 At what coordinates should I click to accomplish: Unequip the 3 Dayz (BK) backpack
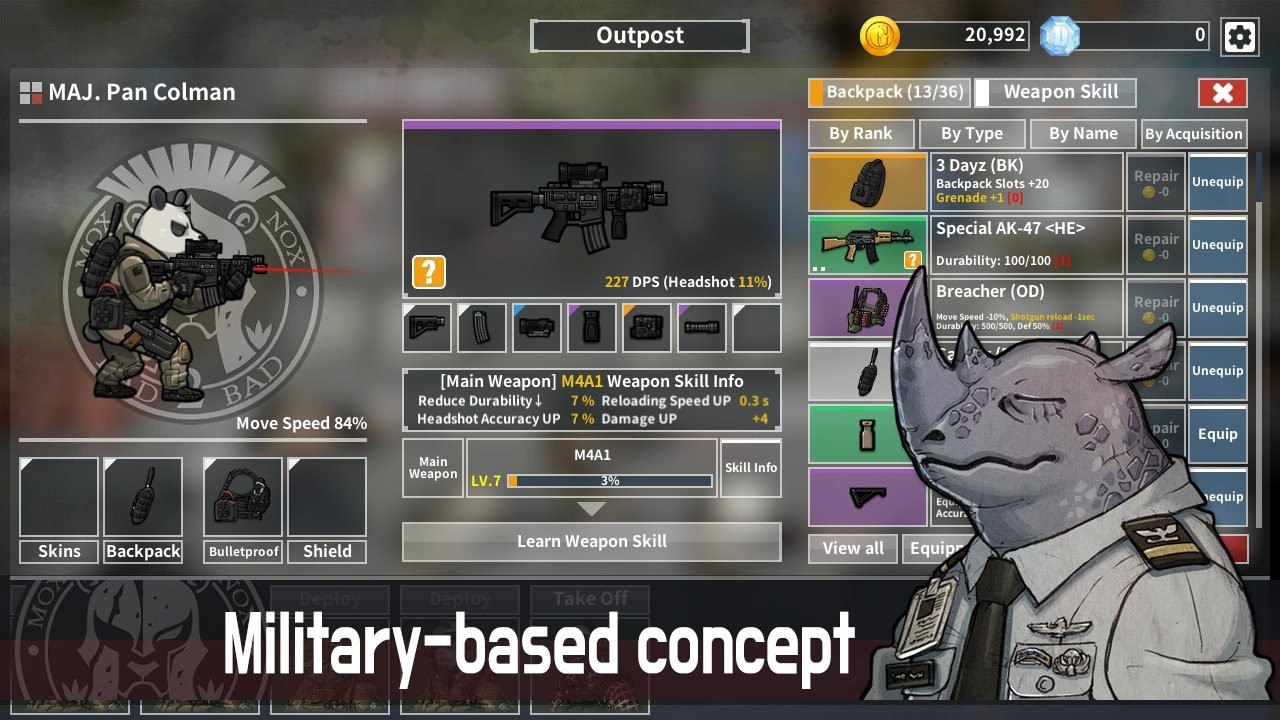point(1217,182)
